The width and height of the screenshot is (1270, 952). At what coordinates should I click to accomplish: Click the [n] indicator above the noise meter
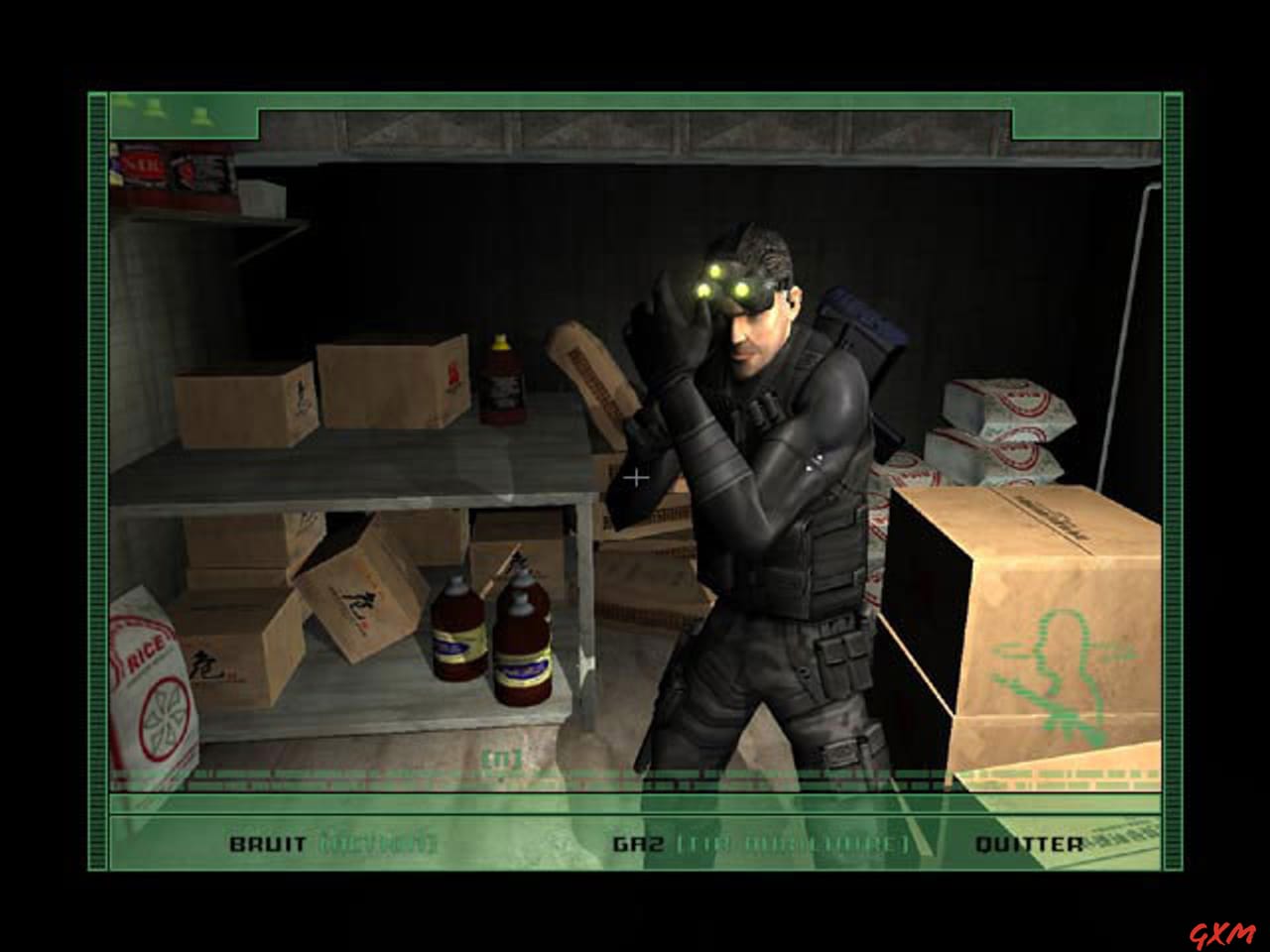[501, 757]
